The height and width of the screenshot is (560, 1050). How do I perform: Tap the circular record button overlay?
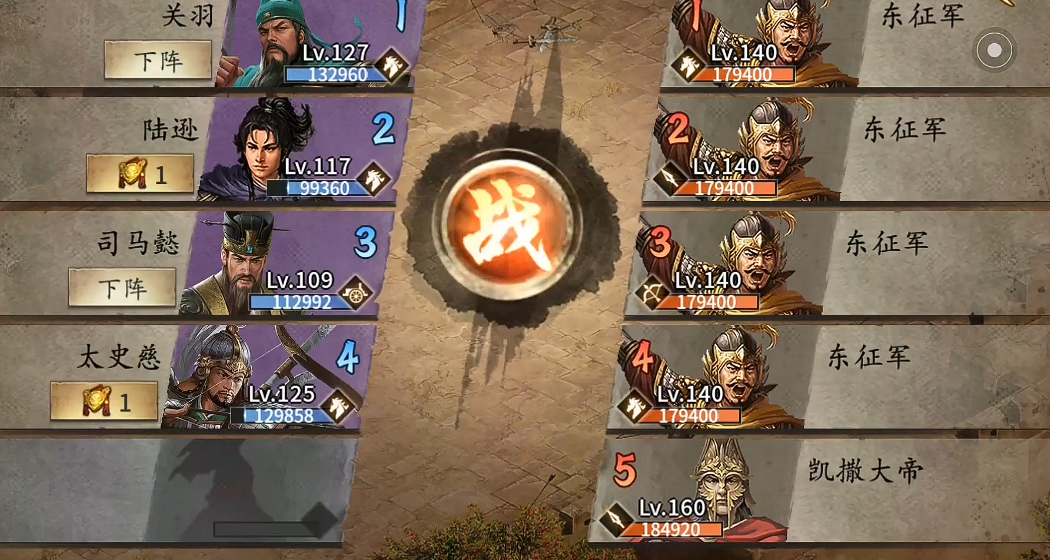point(994,50)
